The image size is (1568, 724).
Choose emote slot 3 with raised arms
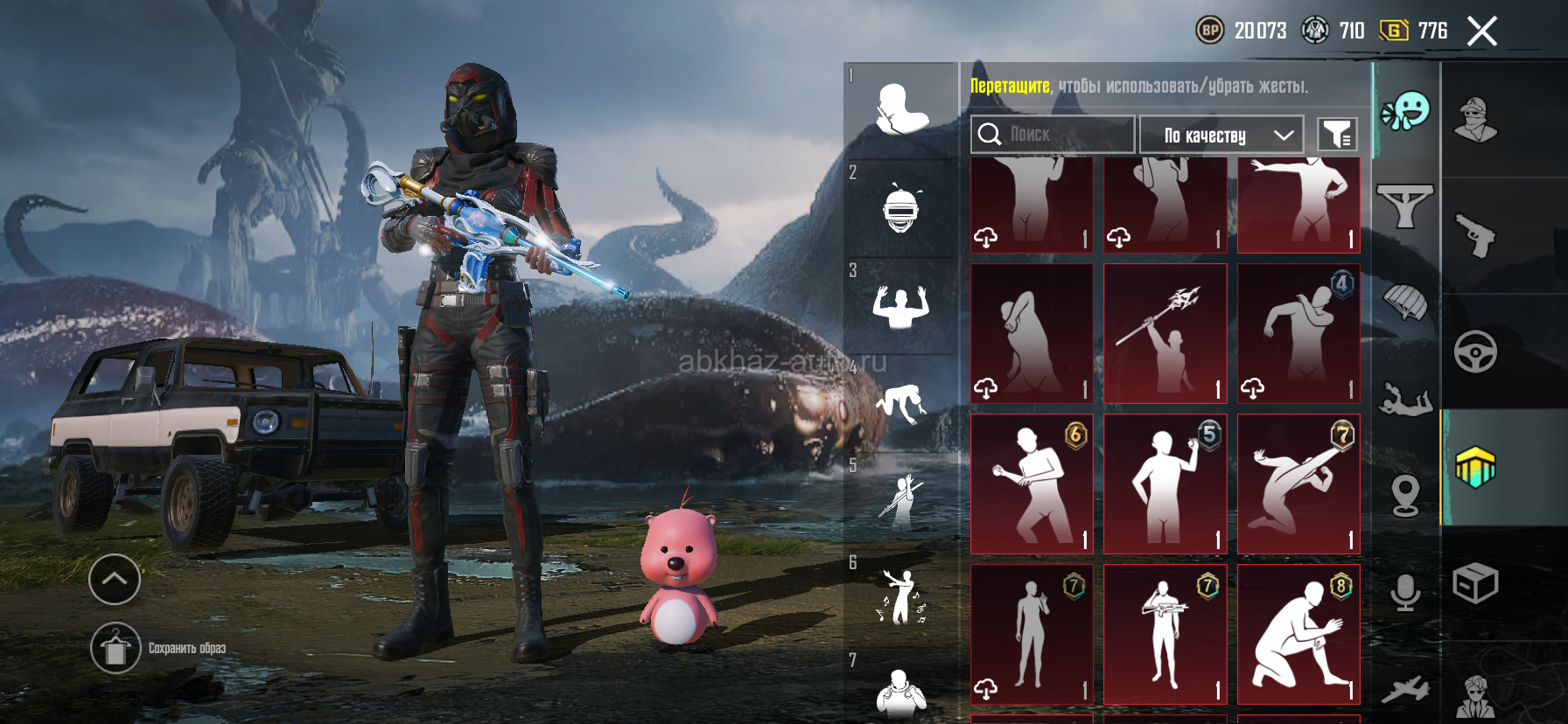900,306
